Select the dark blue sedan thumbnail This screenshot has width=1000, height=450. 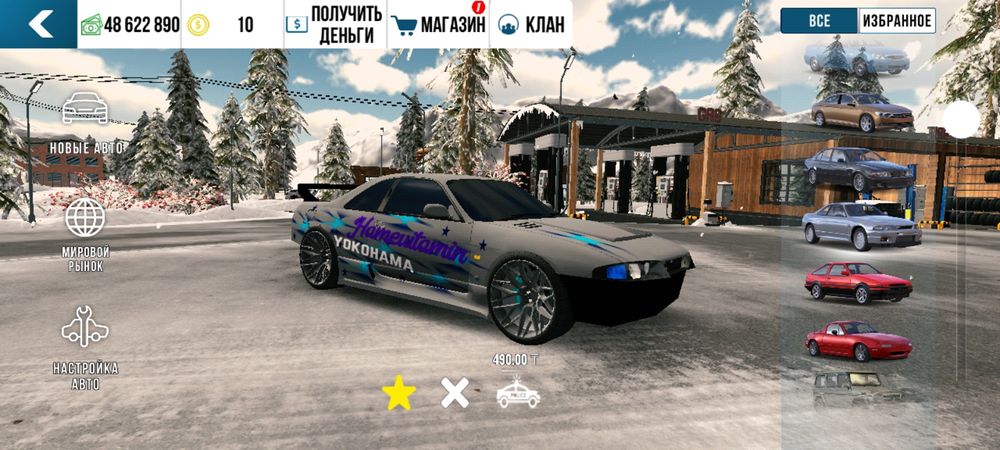859,168
